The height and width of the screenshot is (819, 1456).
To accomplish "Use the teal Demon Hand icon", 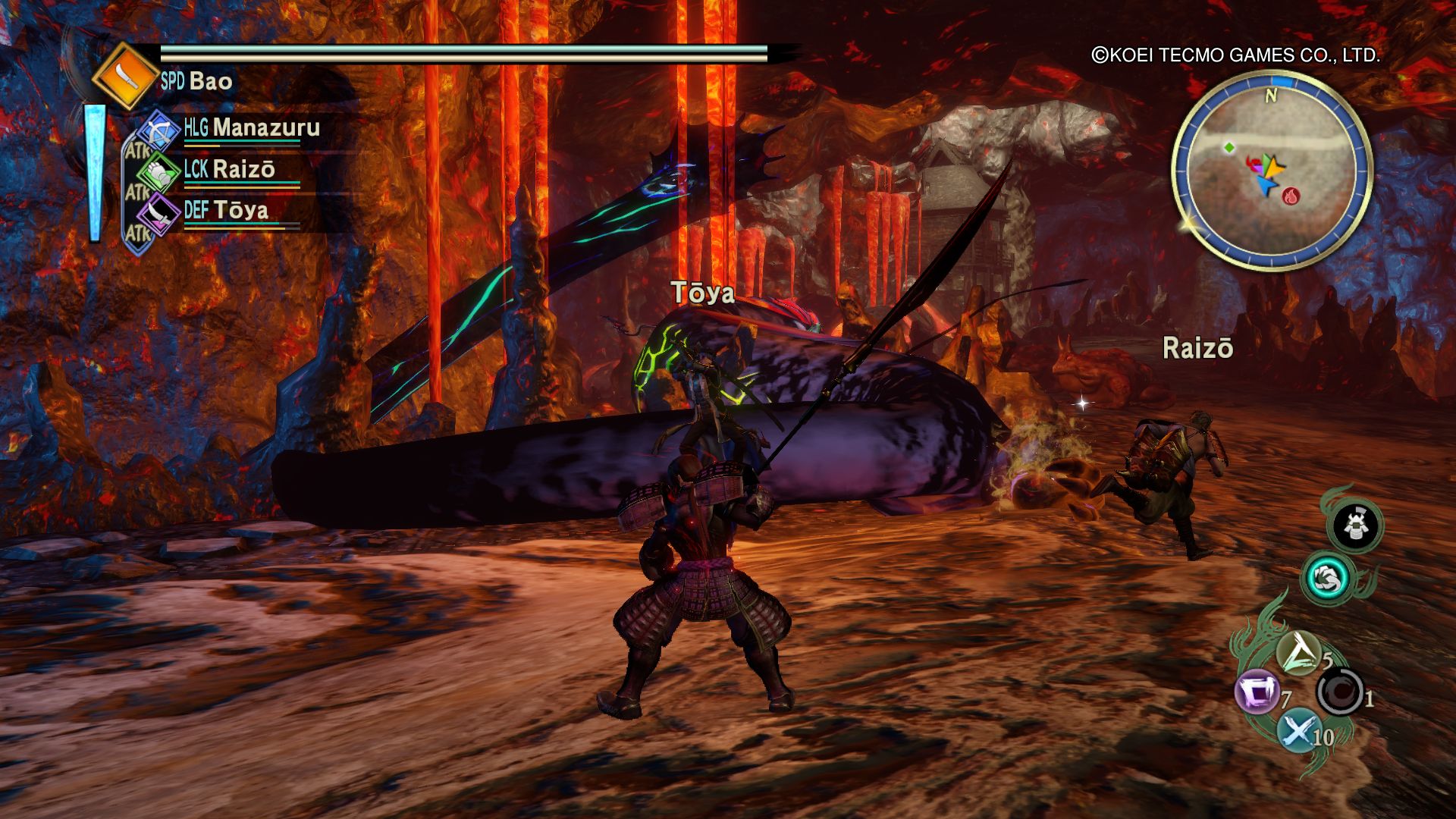I will tap(1329, 578).
